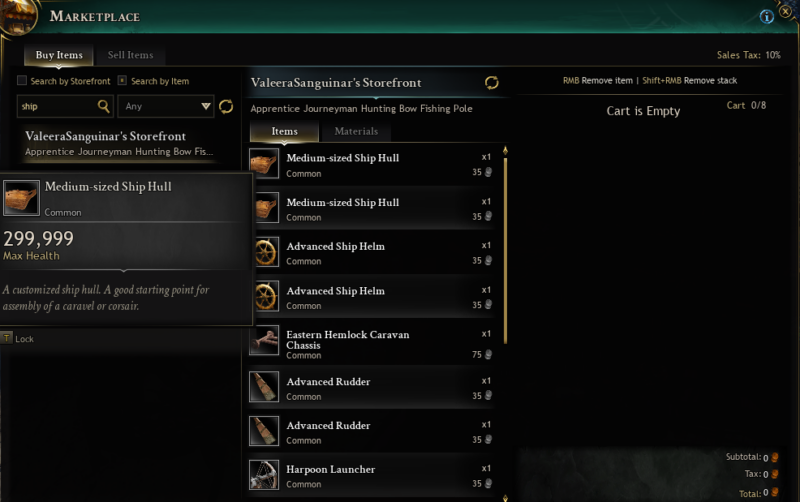Open ValeeraSanguinar's Storefront search result
The width and height of the screenshot is (800, 502).
(120, 142)
